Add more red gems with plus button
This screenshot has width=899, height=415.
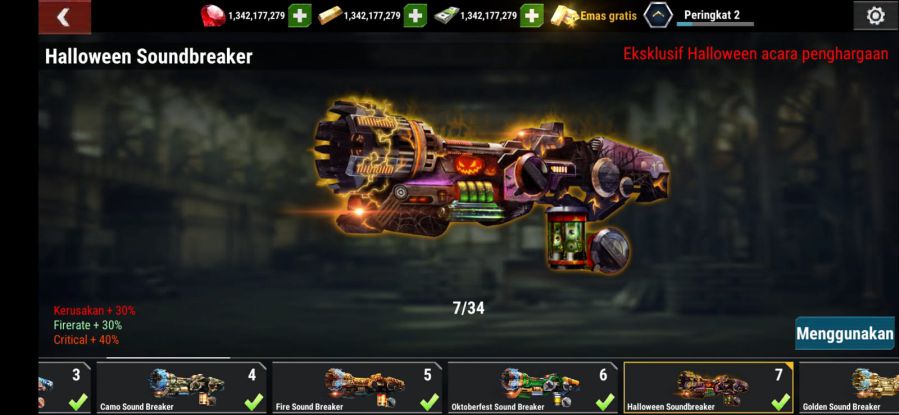(x=301, y=16)
